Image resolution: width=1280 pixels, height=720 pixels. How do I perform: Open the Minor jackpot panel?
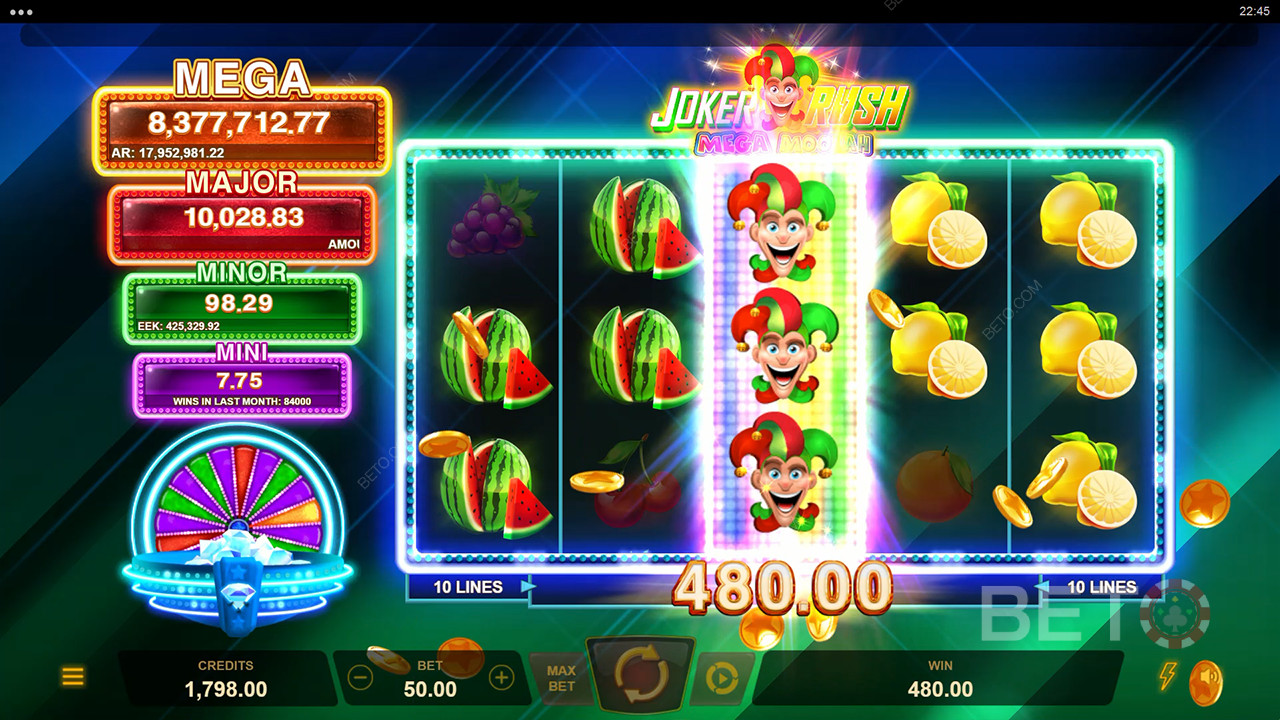(241, 305)
